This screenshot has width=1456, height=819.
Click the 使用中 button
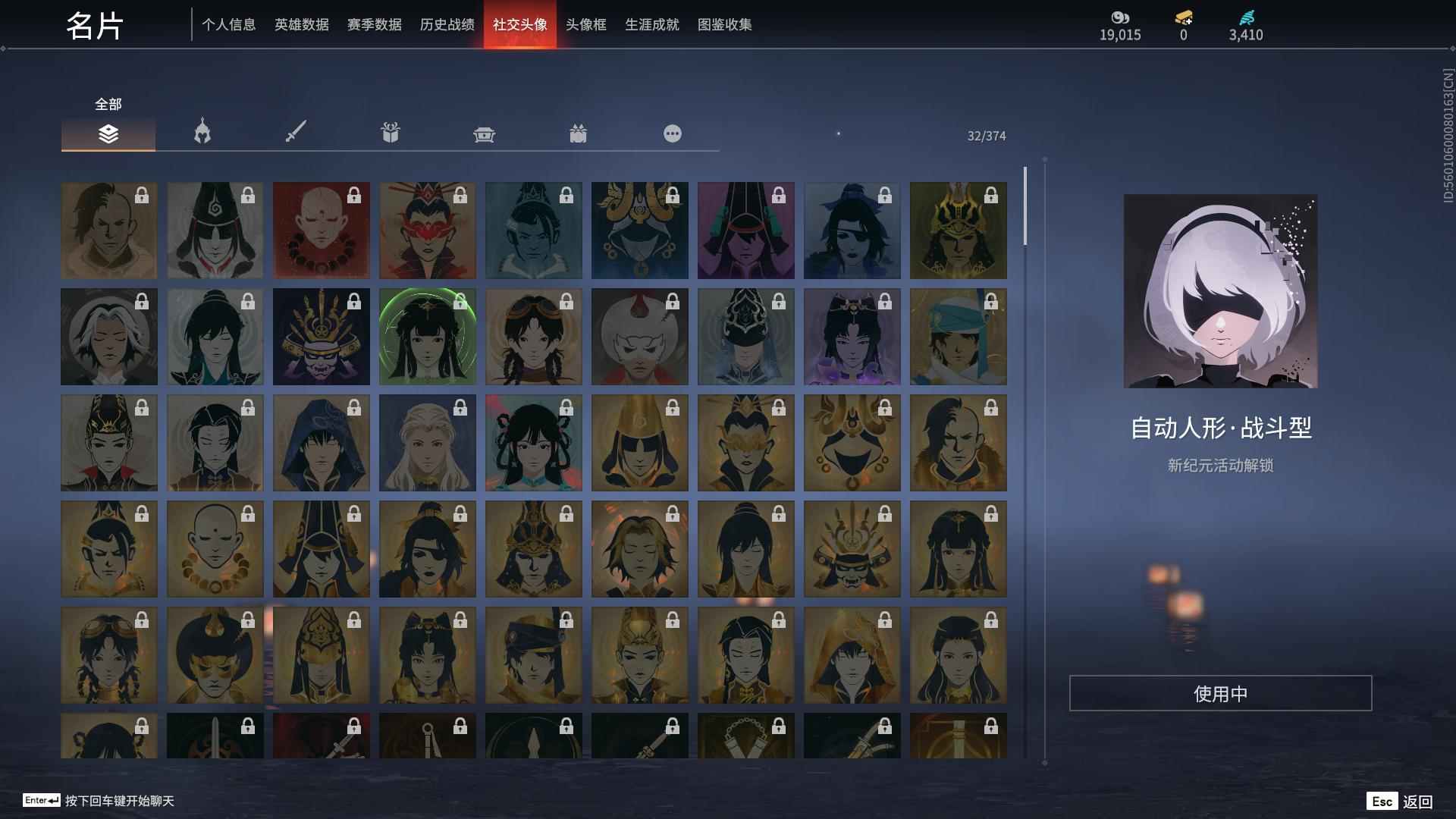pyautogui.click(x=1221, y=692)
